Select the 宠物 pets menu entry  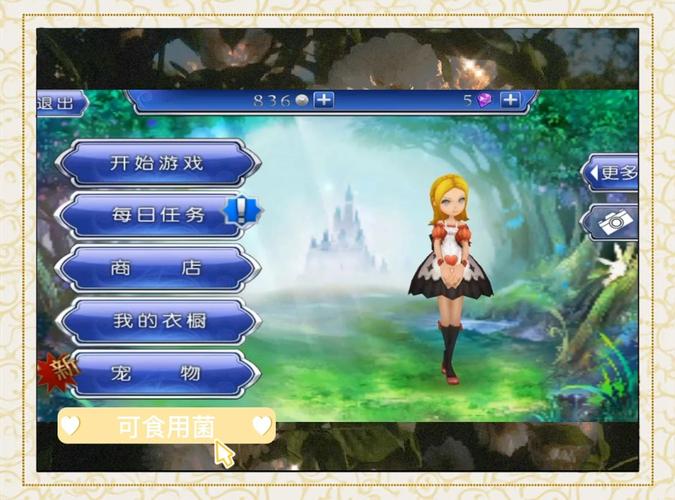point(157,374)
